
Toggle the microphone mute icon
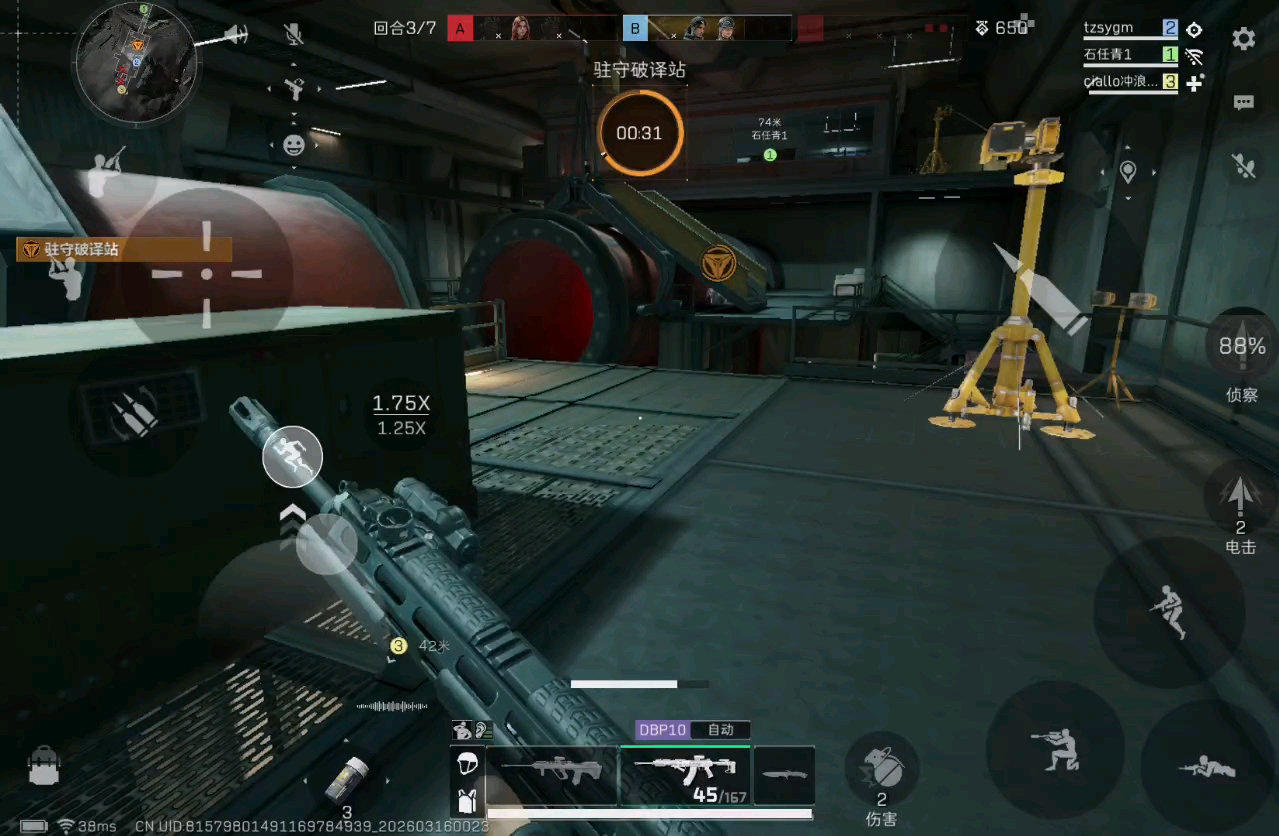pyautogui.click(x=293, y=36)
